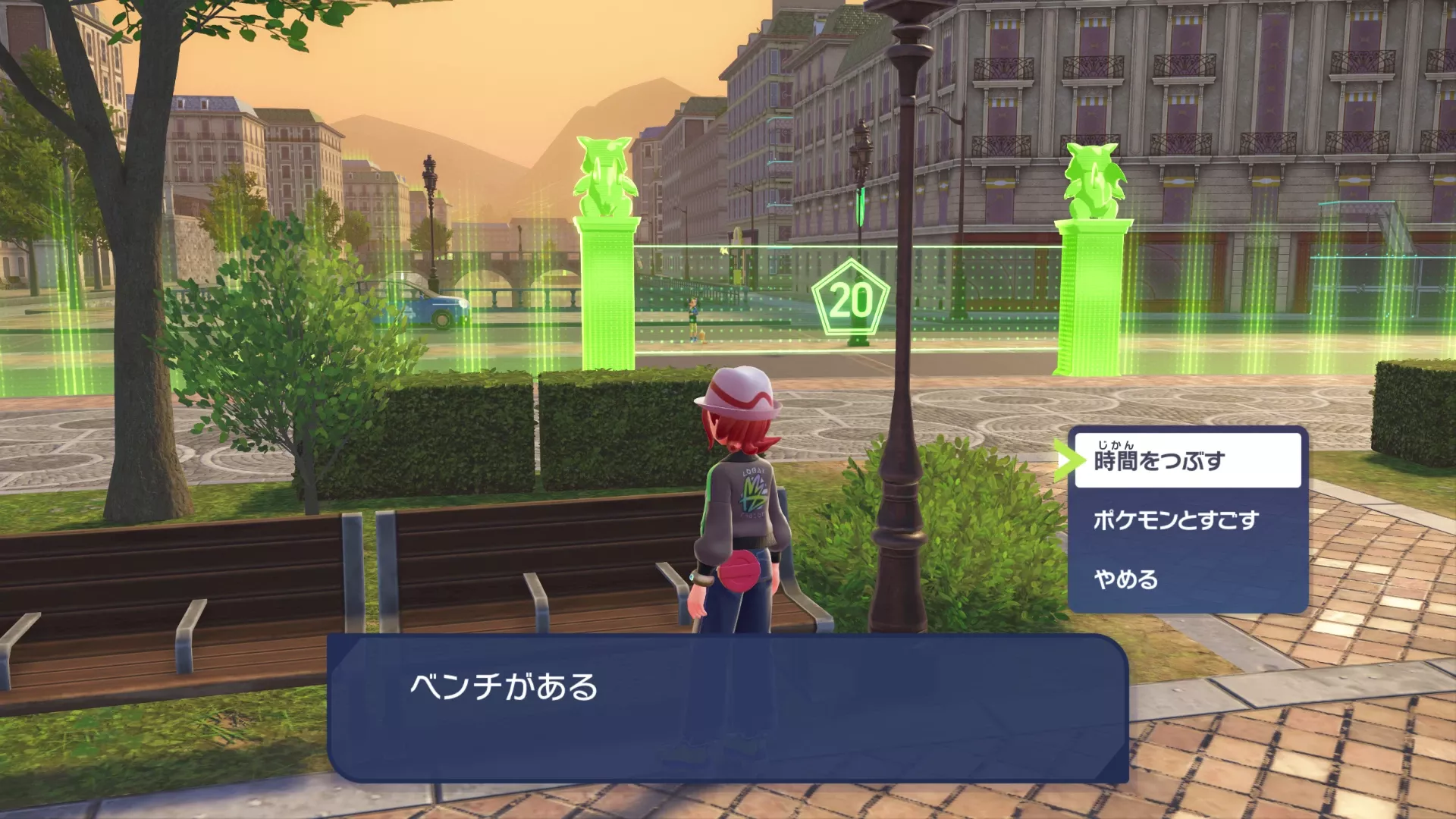
Task: Choose ポケモンとすごす from the menu
Action: tap(1175, 520)
